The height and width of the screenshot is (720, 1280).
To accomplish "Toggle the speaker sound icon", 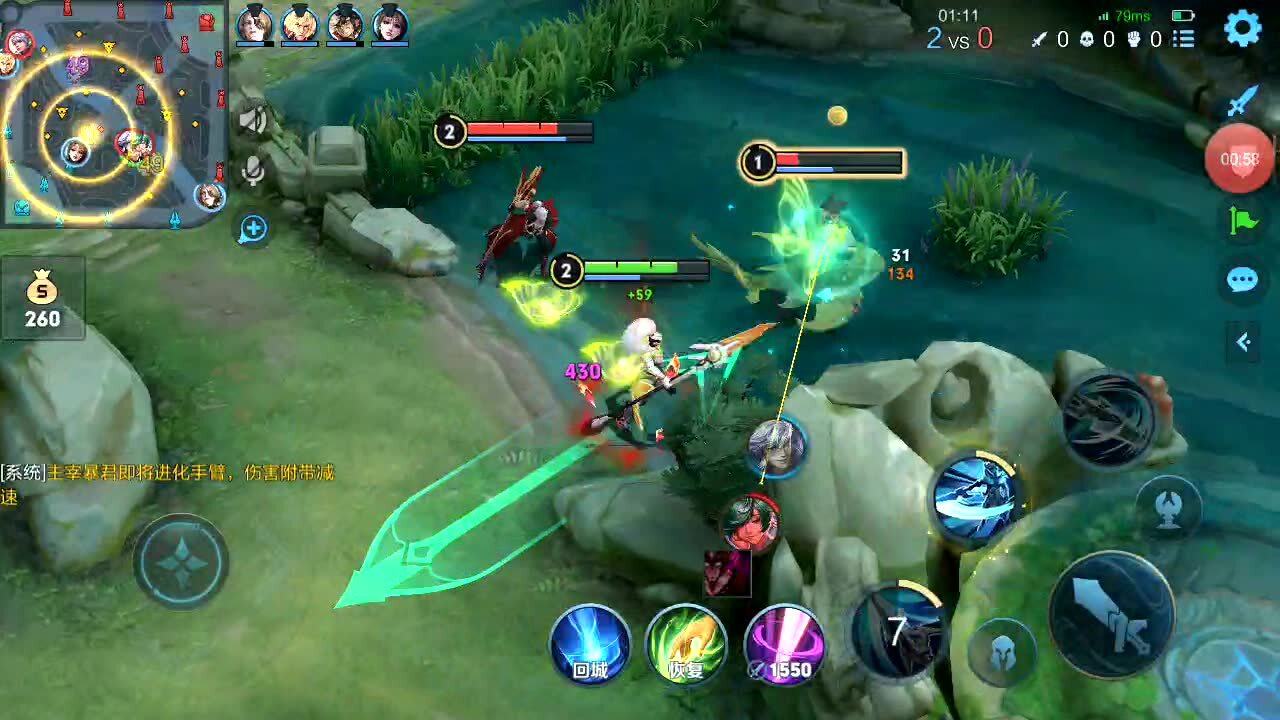I will pos(253,121).
